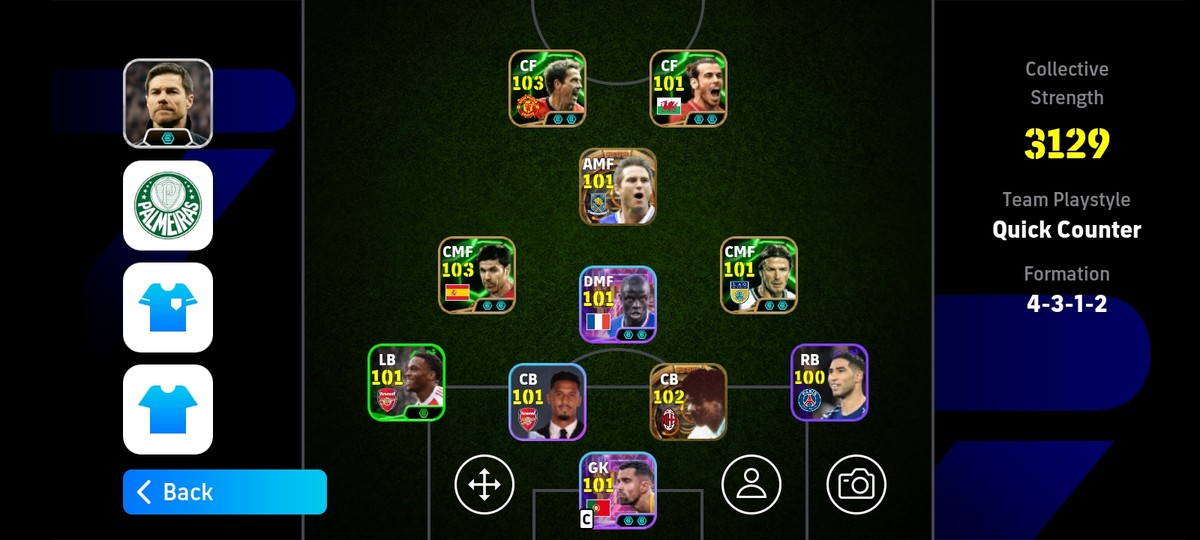
Task: Select the Palmeiras club badge
Action: pos(168,205)
